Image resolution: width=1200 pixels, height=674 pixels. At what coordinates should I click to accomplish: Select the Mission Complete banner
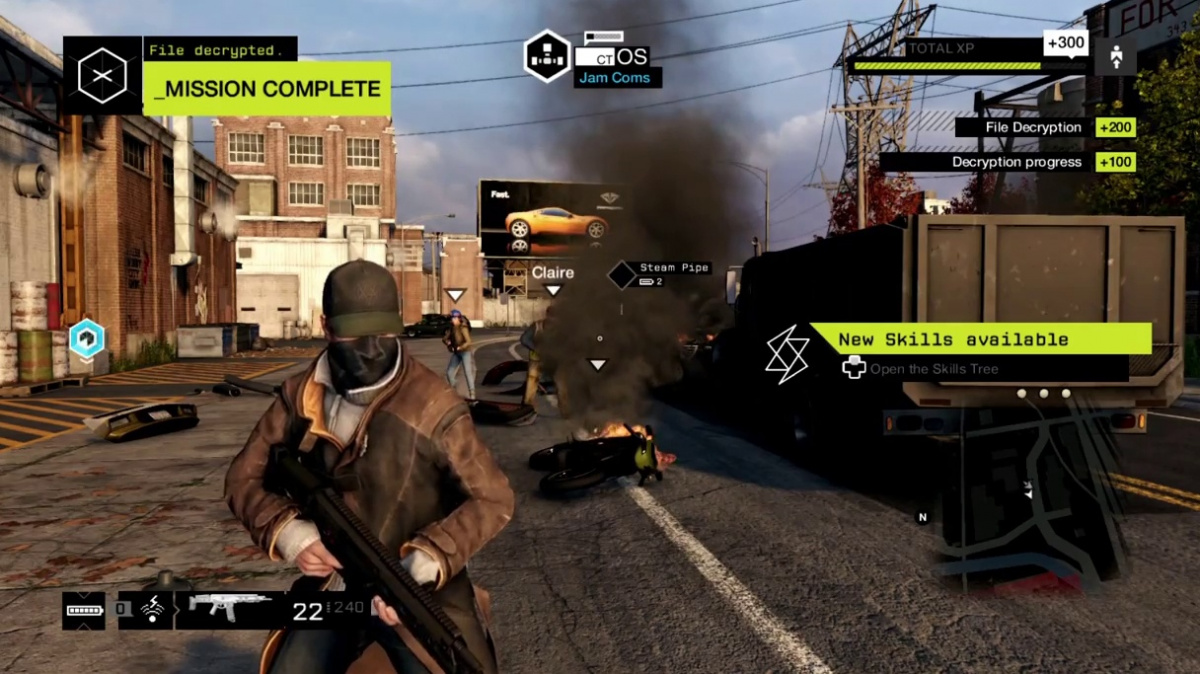pyautogui.click(x=266, y=89)
